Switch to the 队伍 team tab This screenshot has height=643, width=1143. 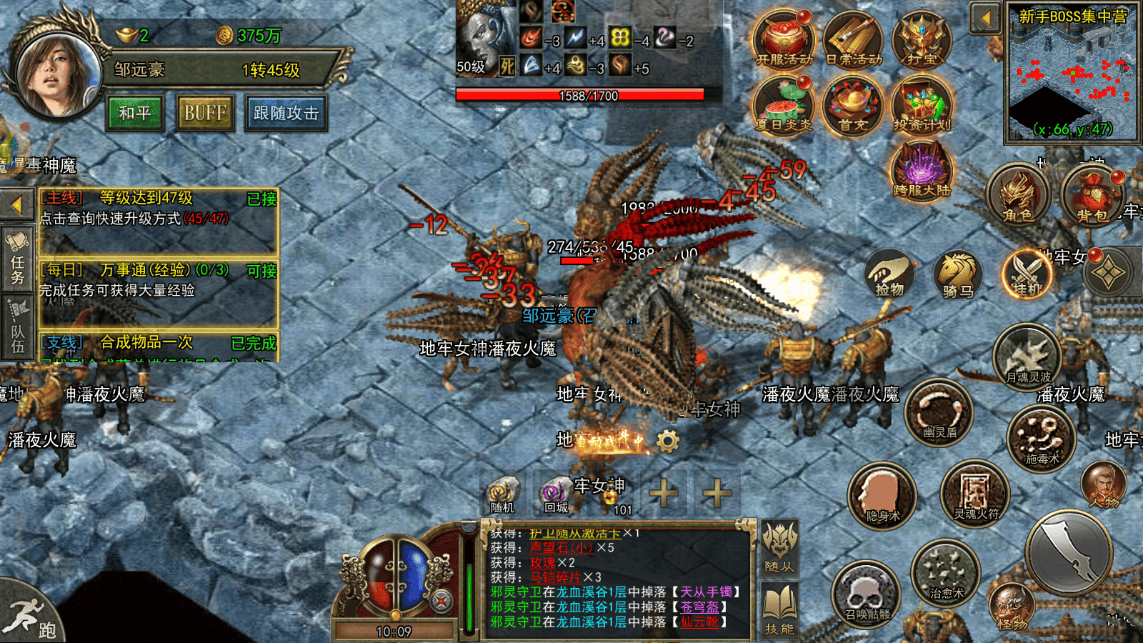pyautogui.click(x=18, y=327)
